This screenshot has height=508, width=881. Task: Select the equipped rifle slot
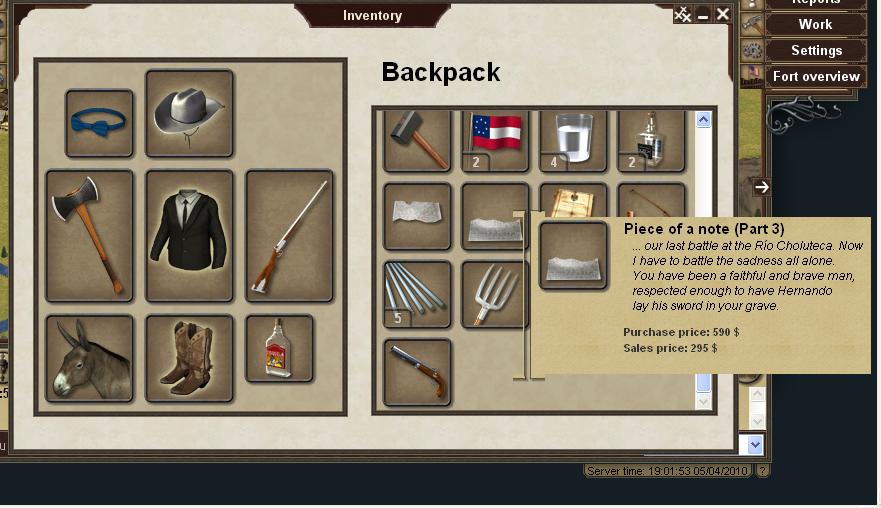coord(289,235)
